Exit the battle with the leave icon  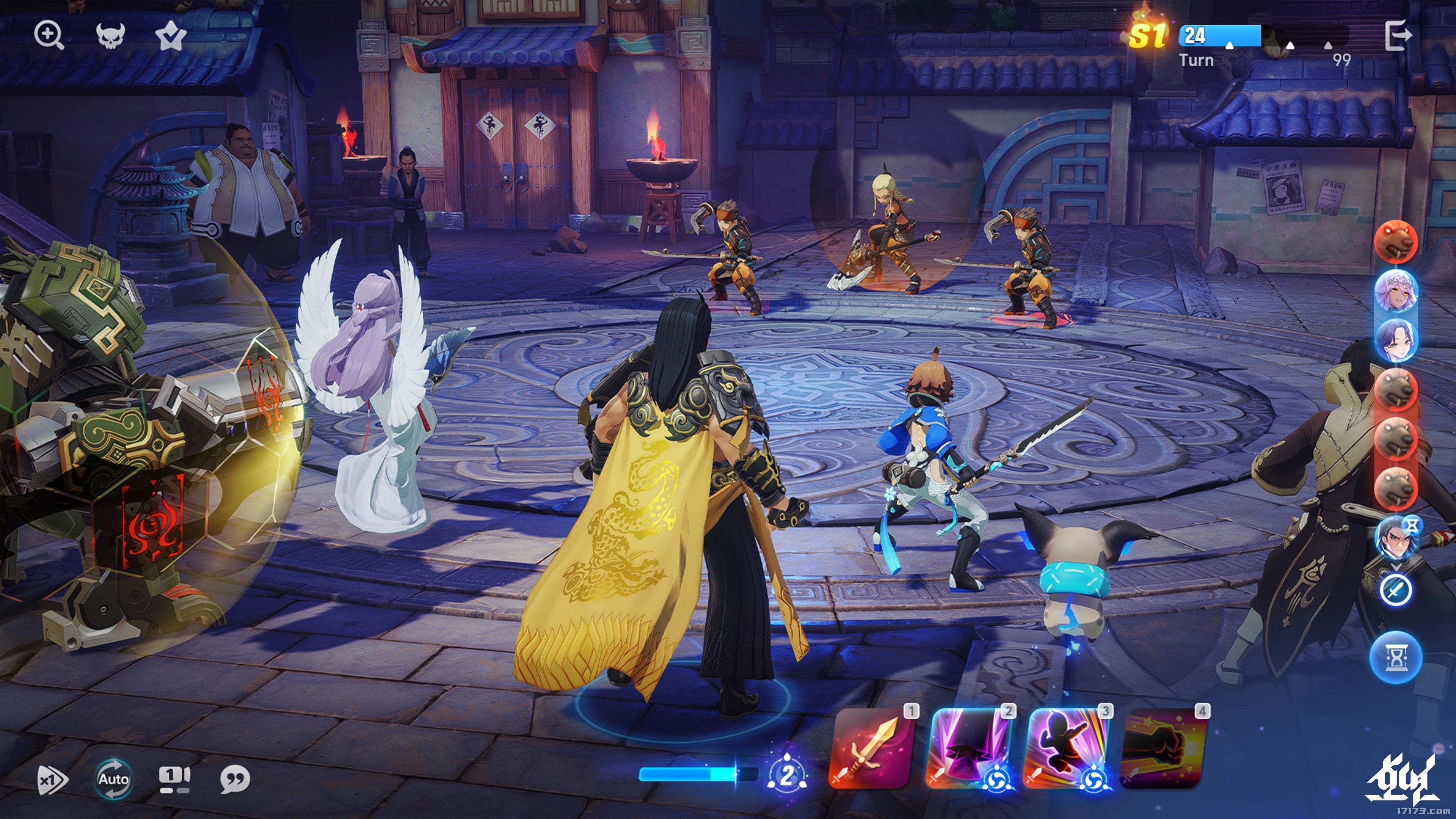[x=1398, y=36]
